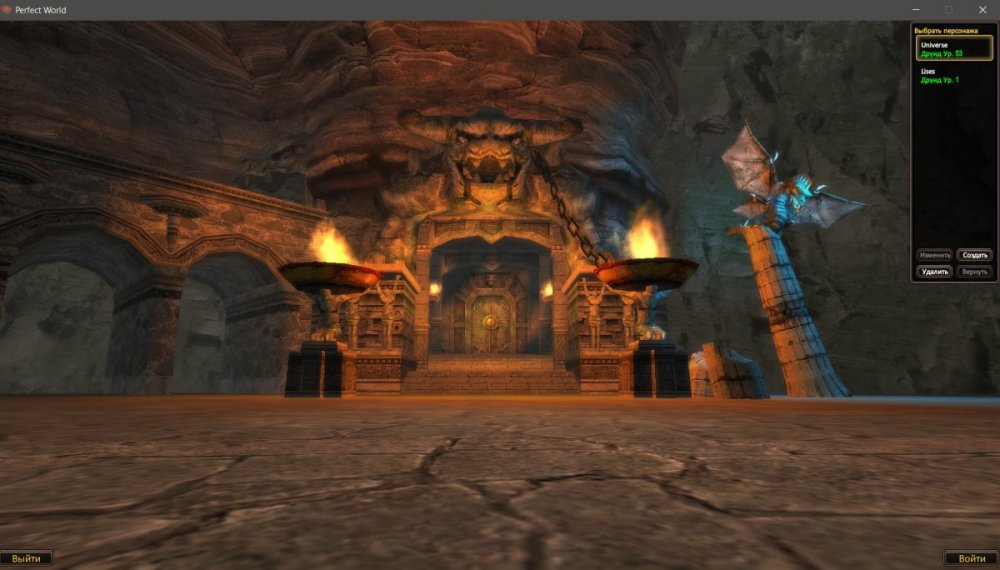Click the Вернуть (Restore) button
Screen dimensions: 1000x570
[x=975, y=271]
